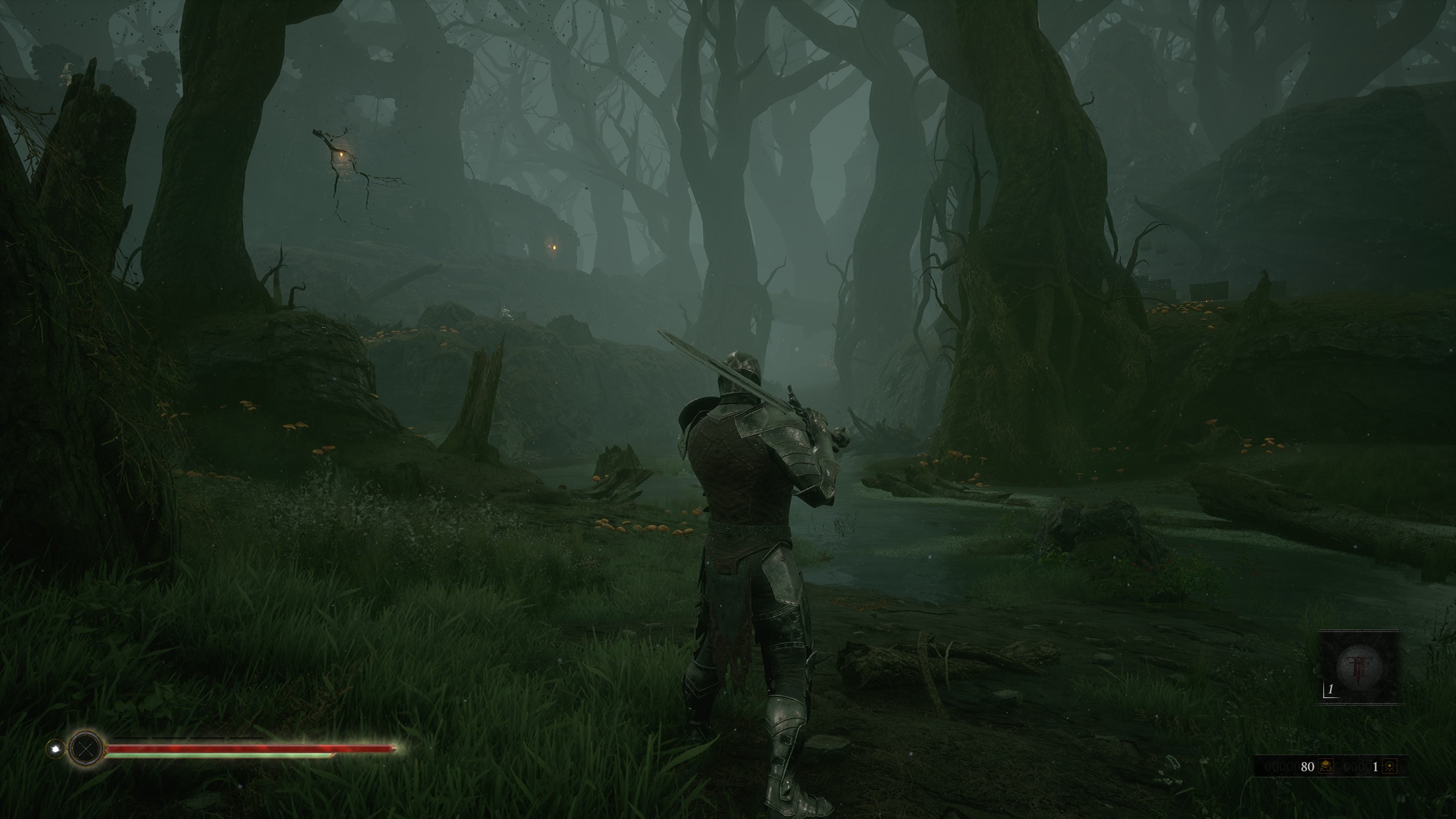Select the crossed-swords shell emblem
The image size is (1456, 819).
pos(86,749)
